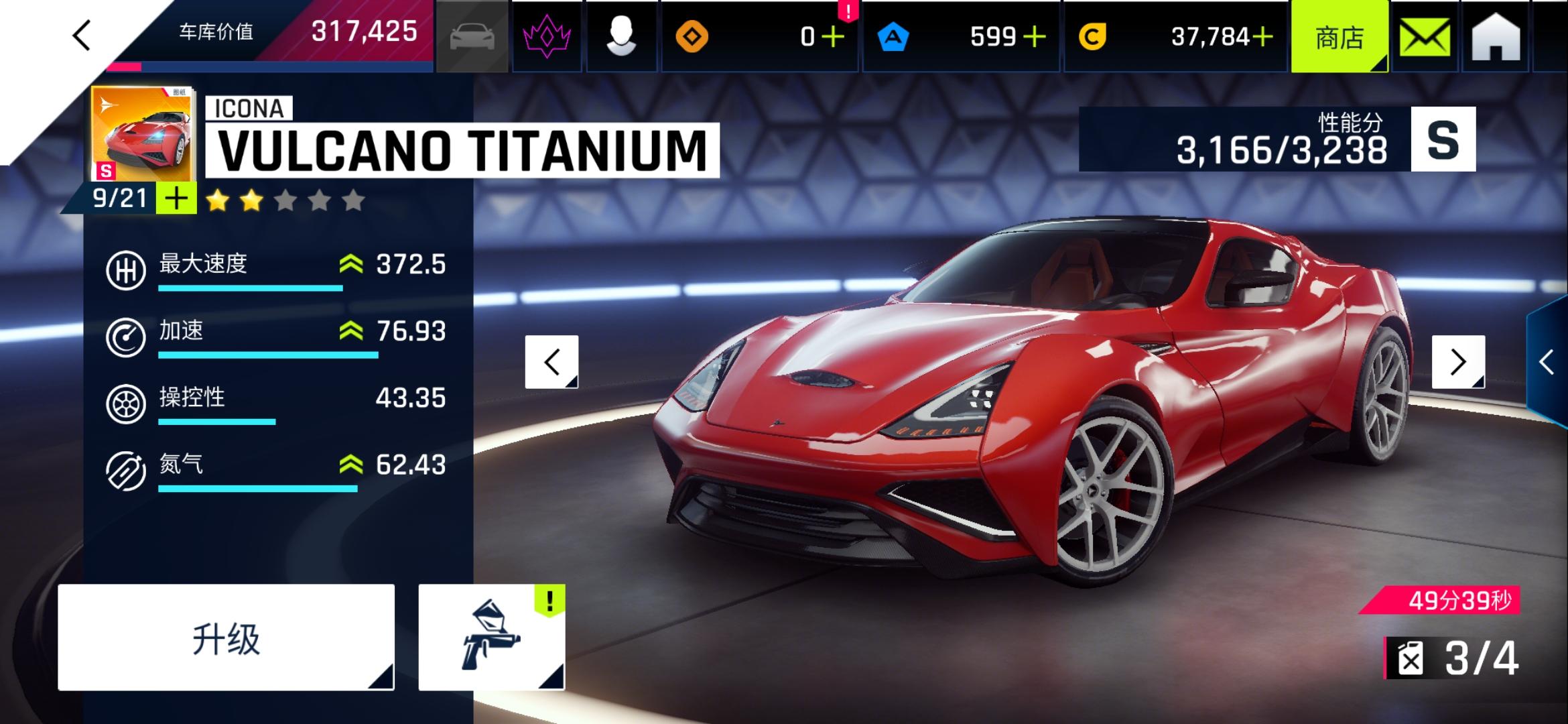Click the plus button next to 9/21
Screen dimensions: 1568x724
click(x=176, y=197)
